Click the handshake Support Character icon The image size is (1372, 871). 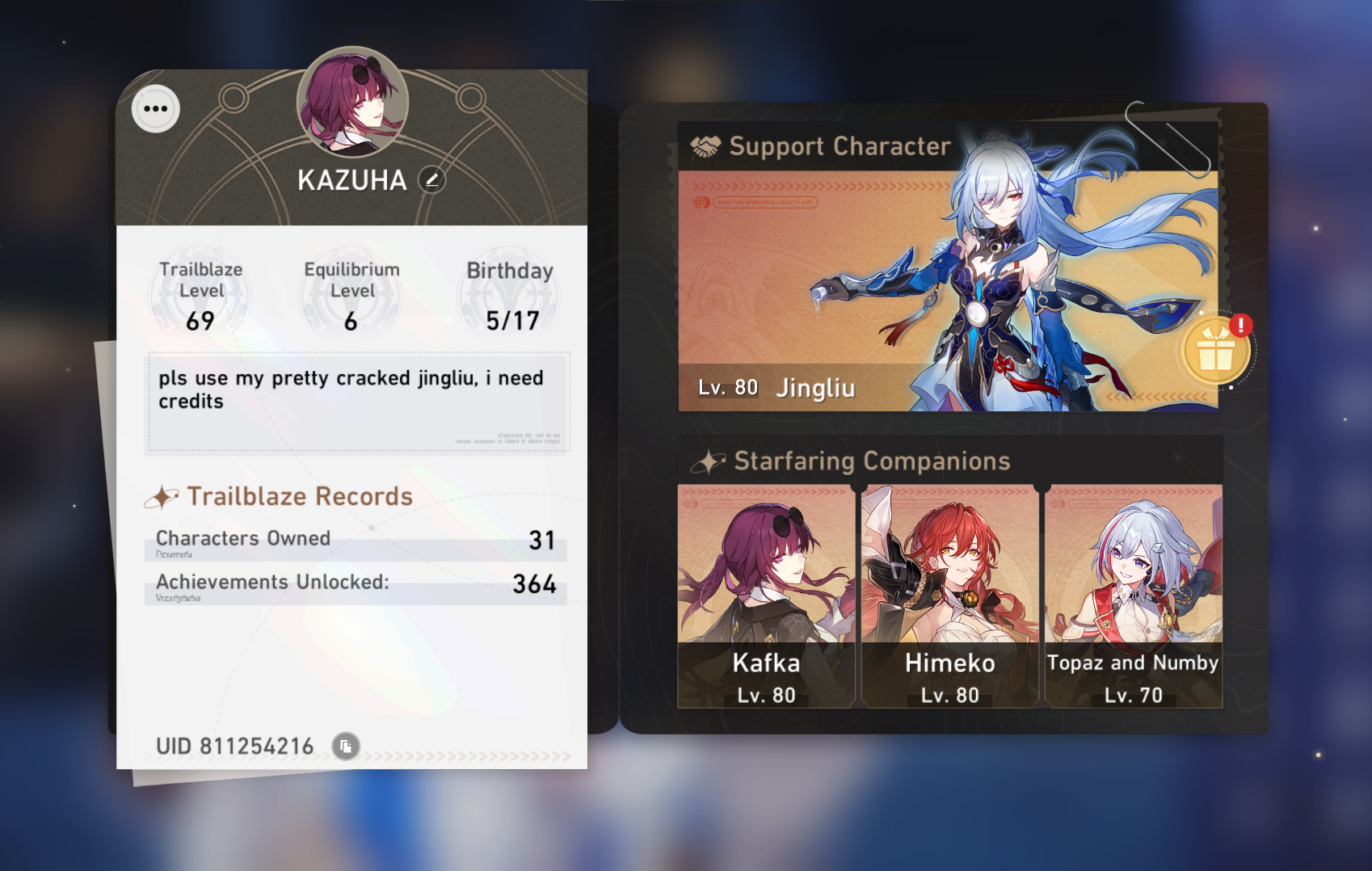(x=704, y=146)
